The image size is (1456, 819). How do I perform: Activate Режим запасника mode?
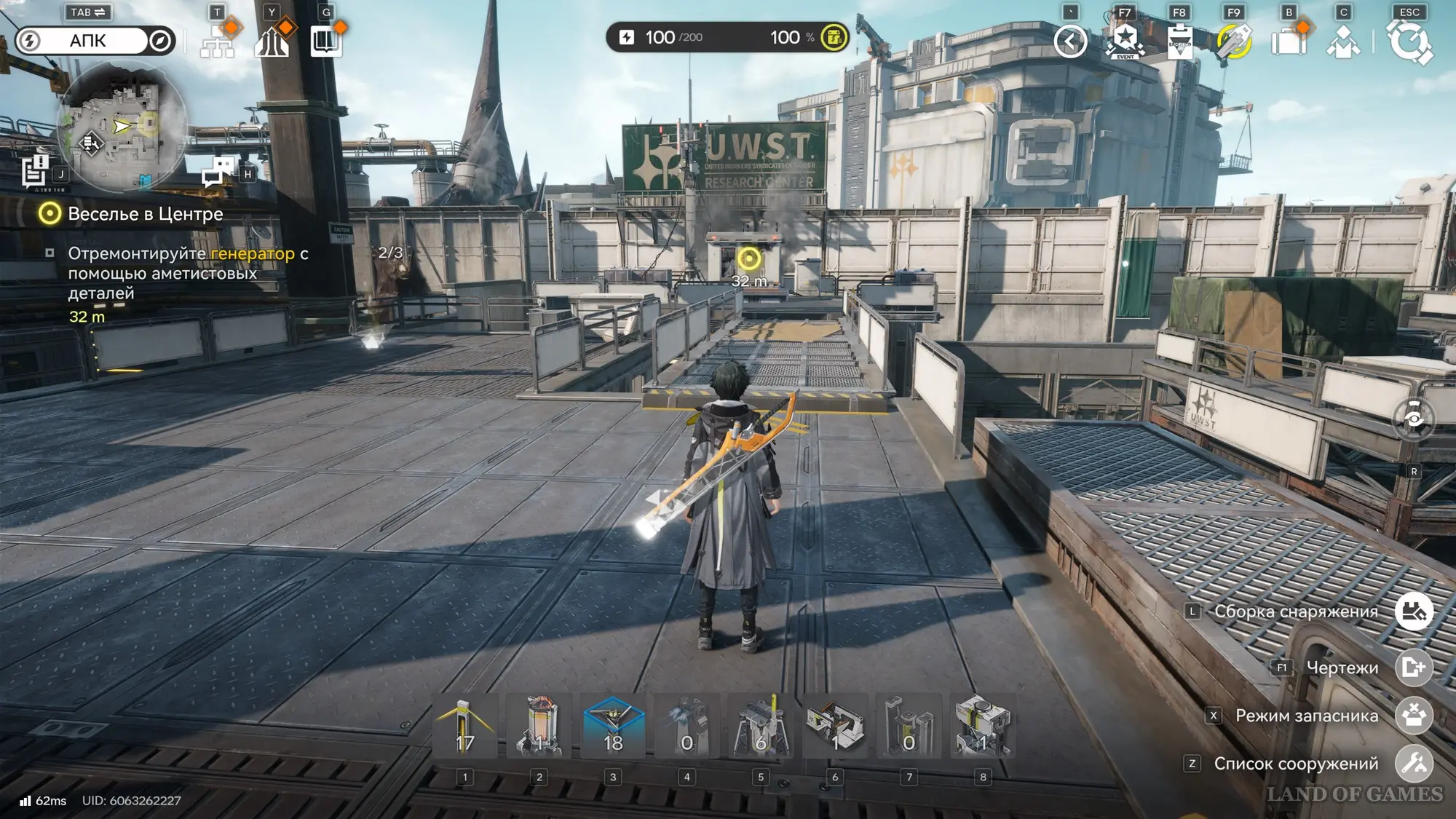click(1414, 715)
